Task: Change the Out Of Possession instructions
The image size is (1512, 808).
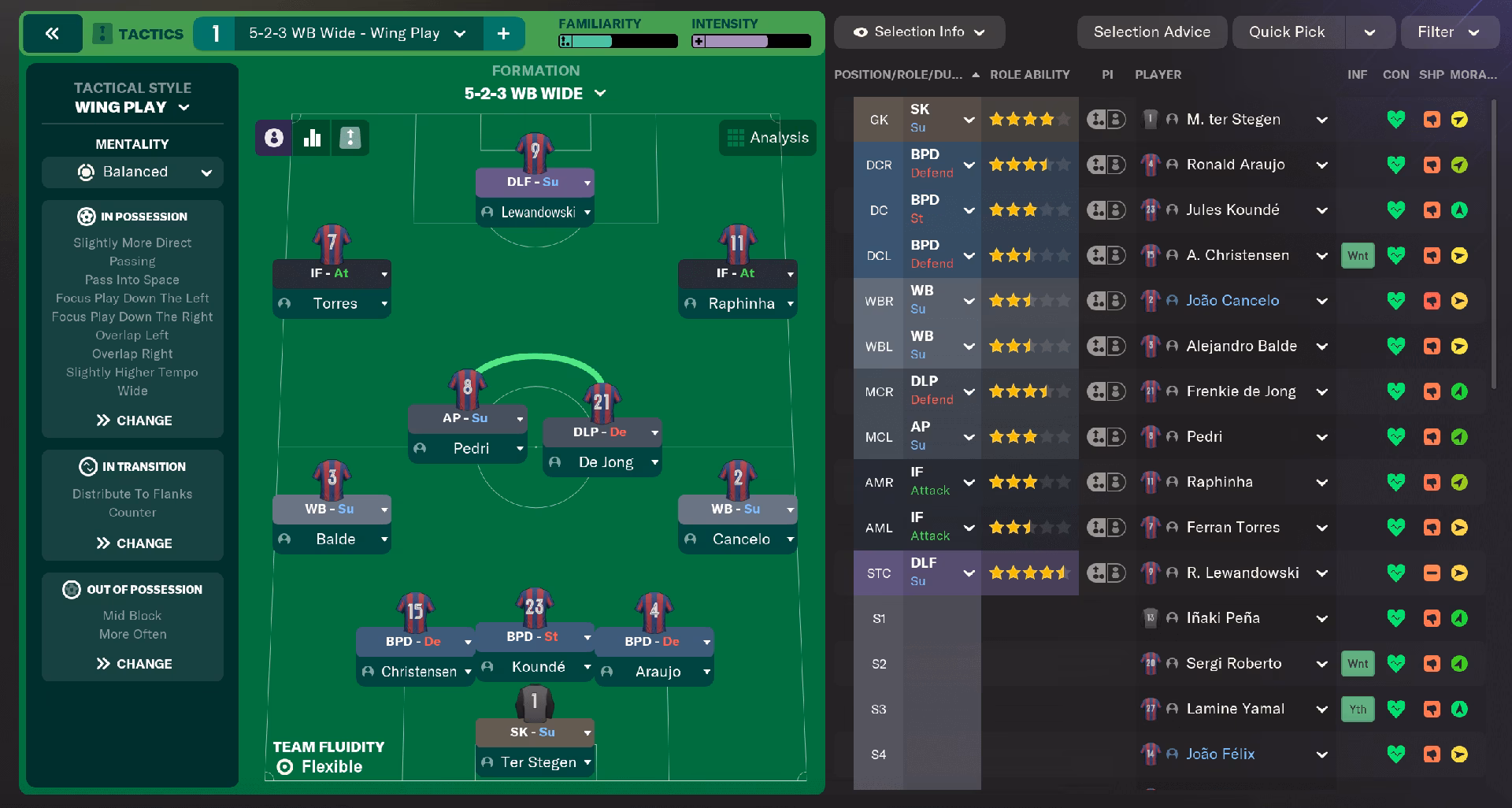Action: click(x=133, y=664)
